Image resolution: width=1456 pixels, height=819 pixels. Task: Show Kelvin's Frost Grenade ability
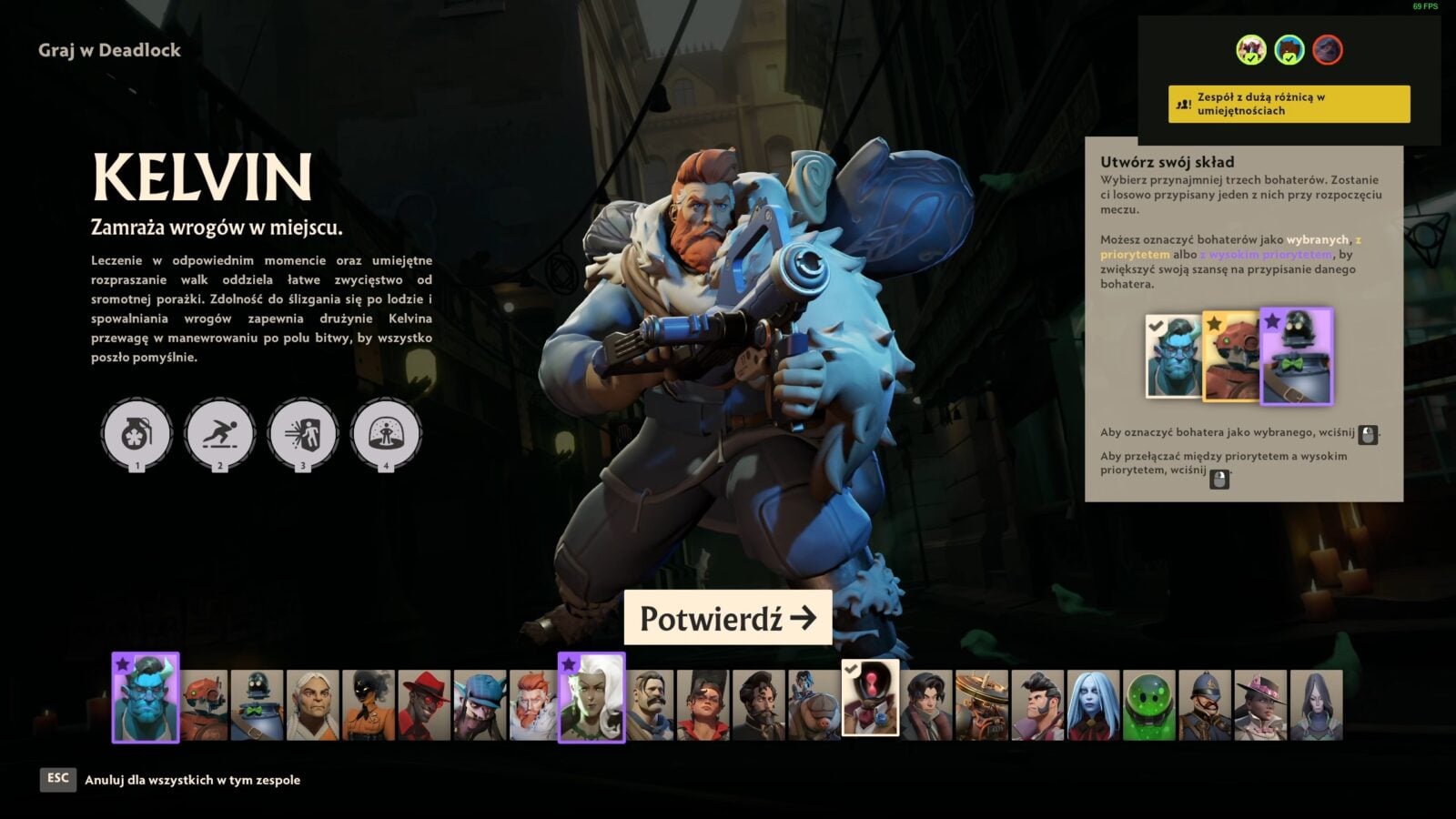[x=137, y=435]
